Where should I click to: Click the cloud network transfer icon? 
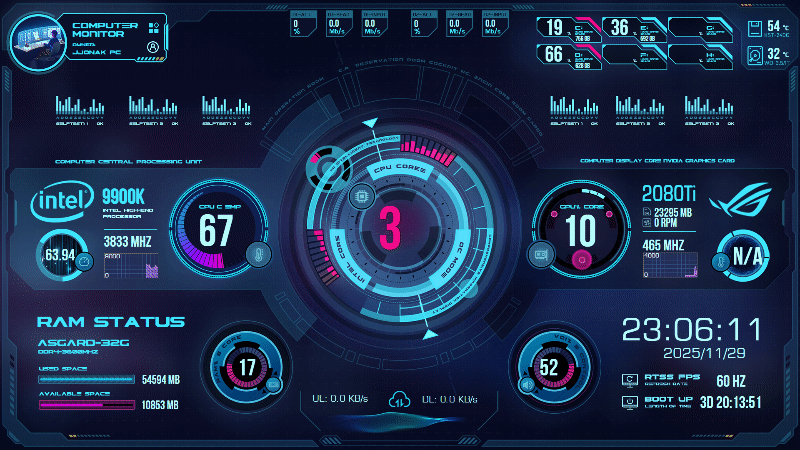(x=398, y=399)
